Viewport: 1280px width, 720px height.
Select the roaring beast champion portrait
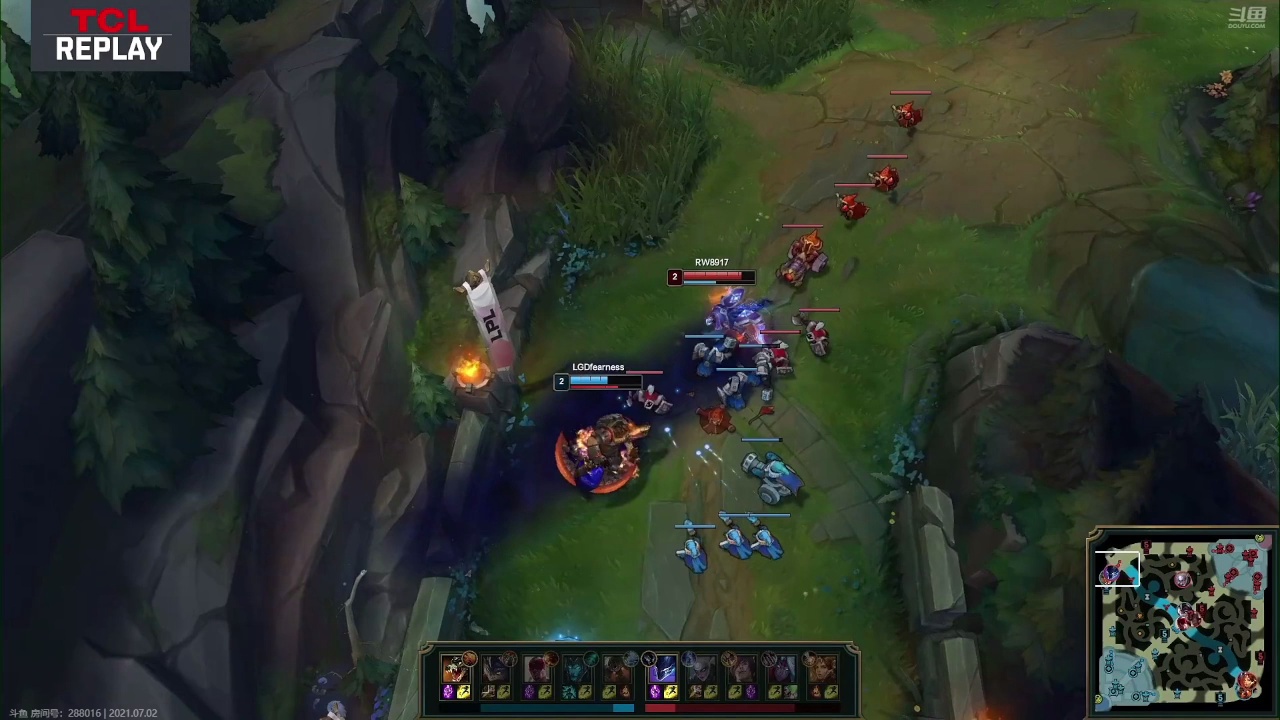point(456,668)
